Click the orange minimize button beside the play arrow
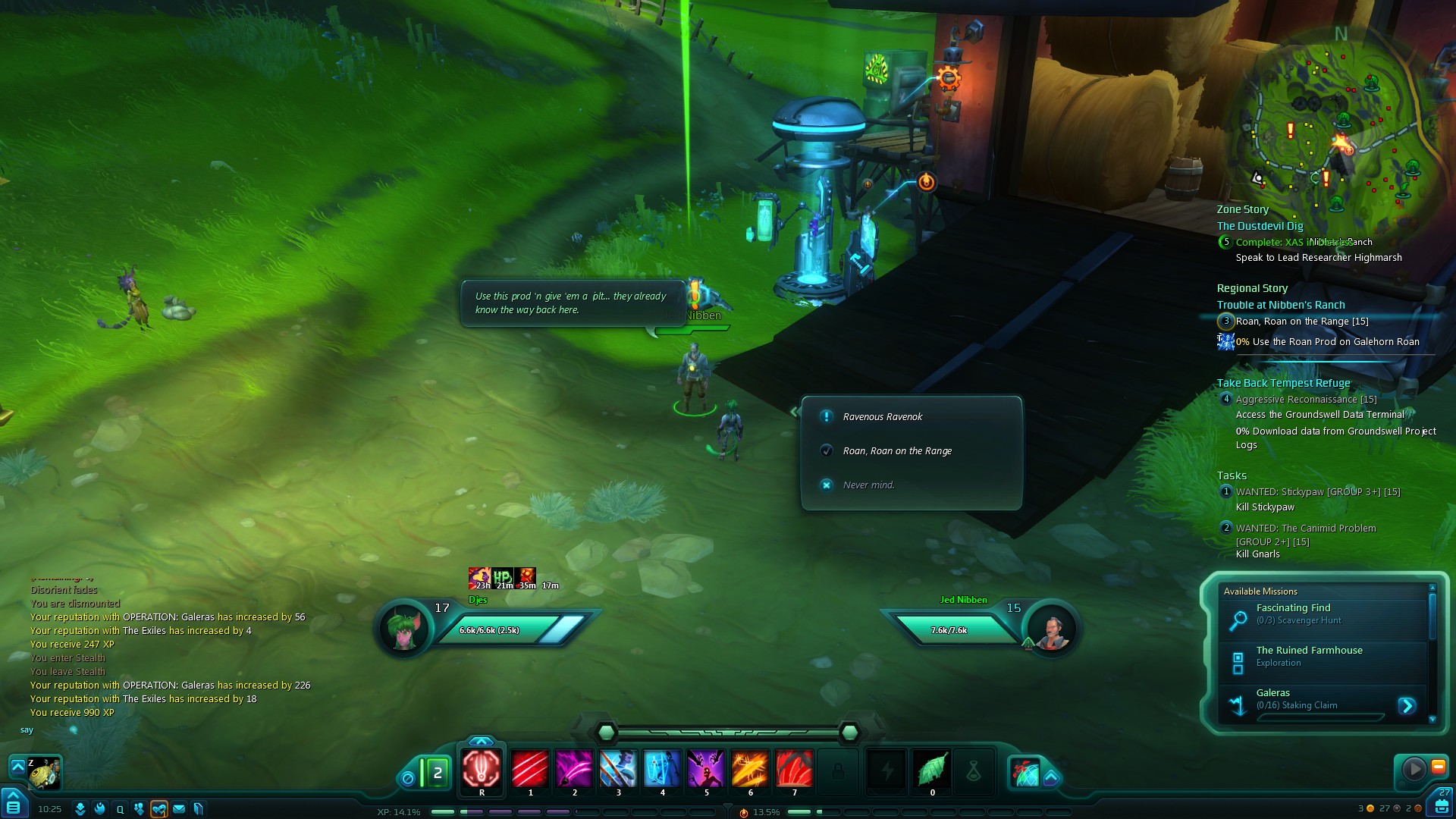 [x=1438, y=767]
